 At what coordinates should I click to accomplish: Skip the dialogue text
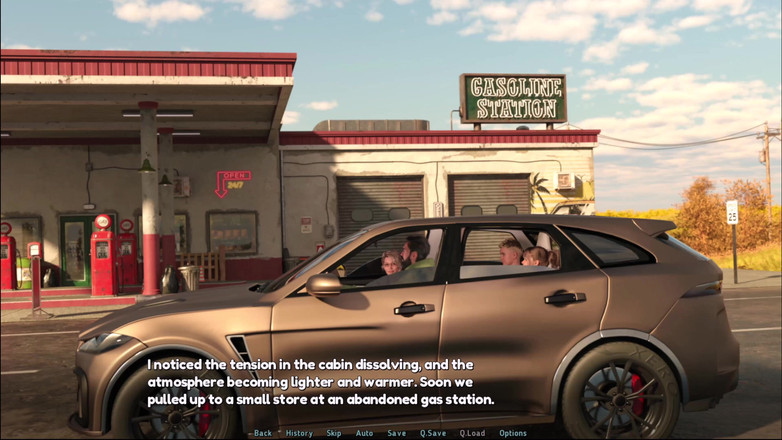[334, 433]
